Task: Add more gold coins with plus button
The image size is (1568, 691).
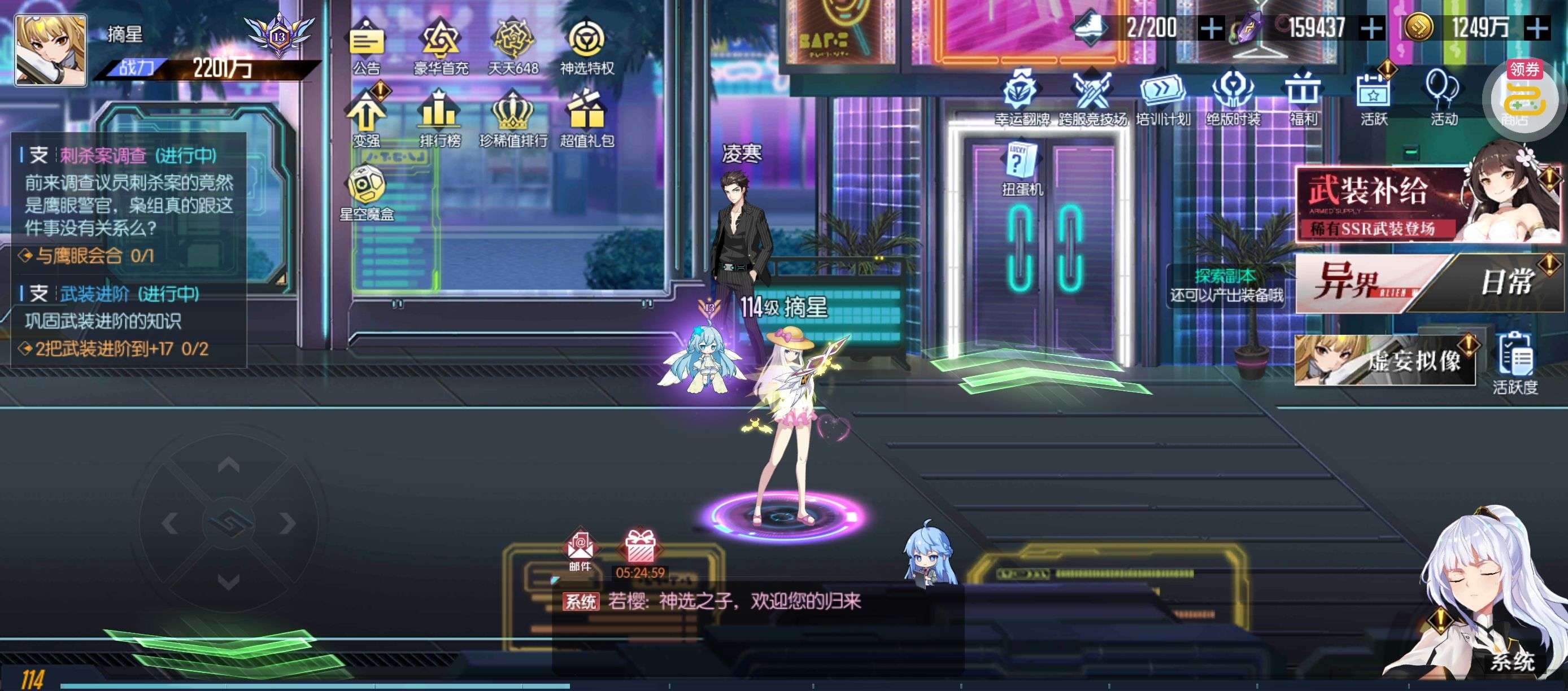Action: click(1537, 28)
